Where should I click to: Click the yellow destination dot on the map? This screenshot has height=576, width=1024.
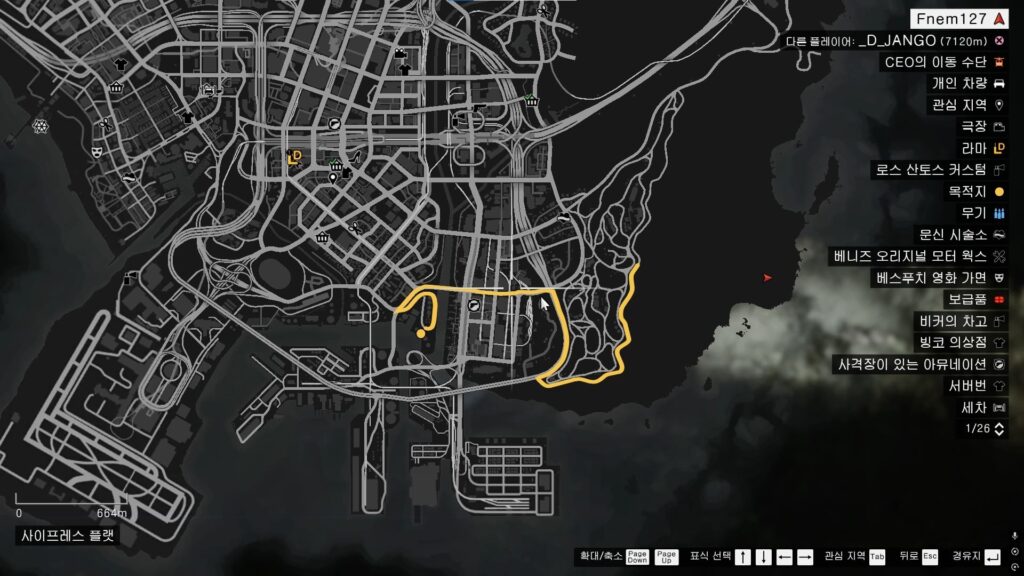point(420,334)
